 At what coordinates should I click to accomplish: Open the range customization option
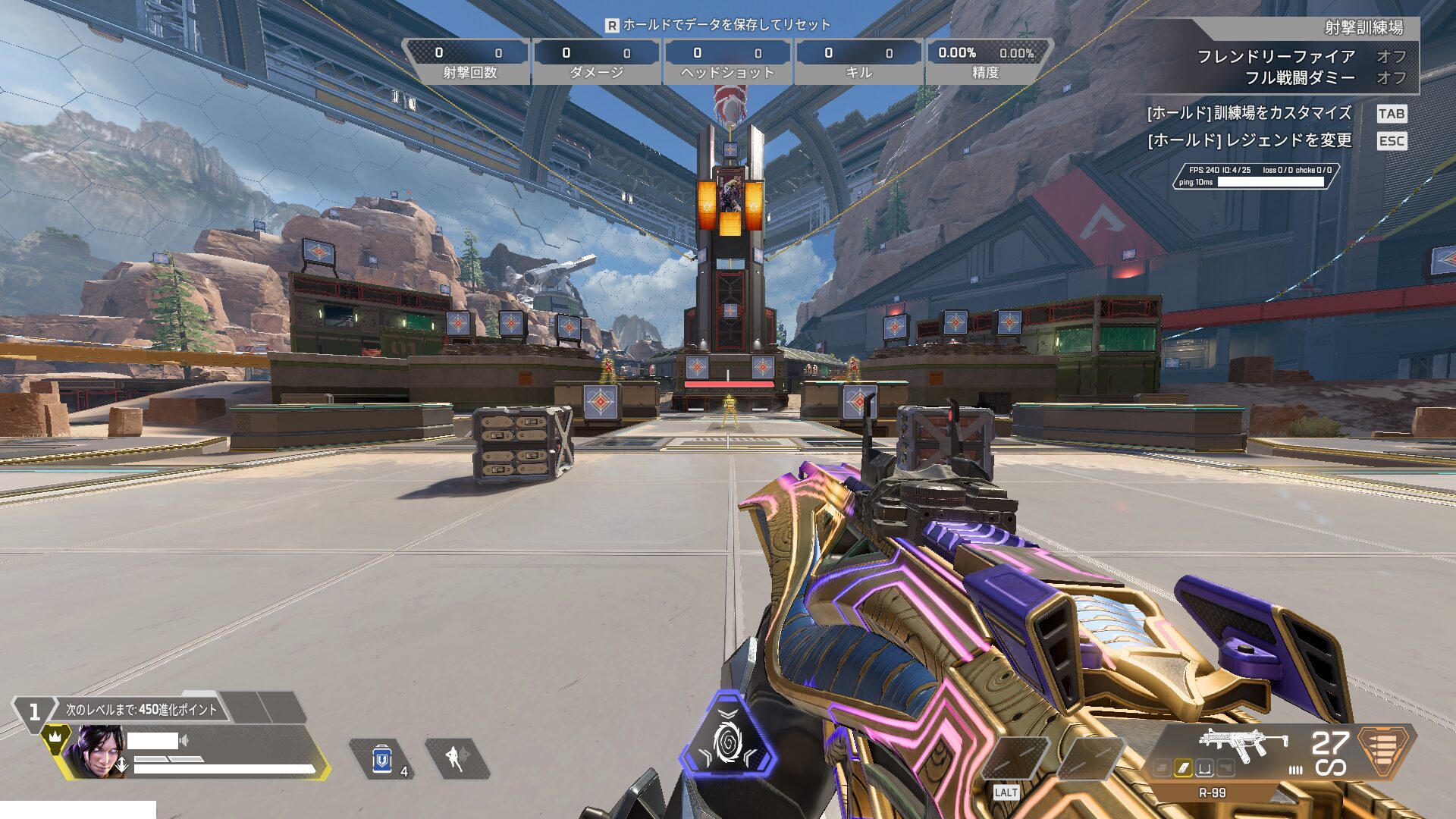click(1249, 114)
